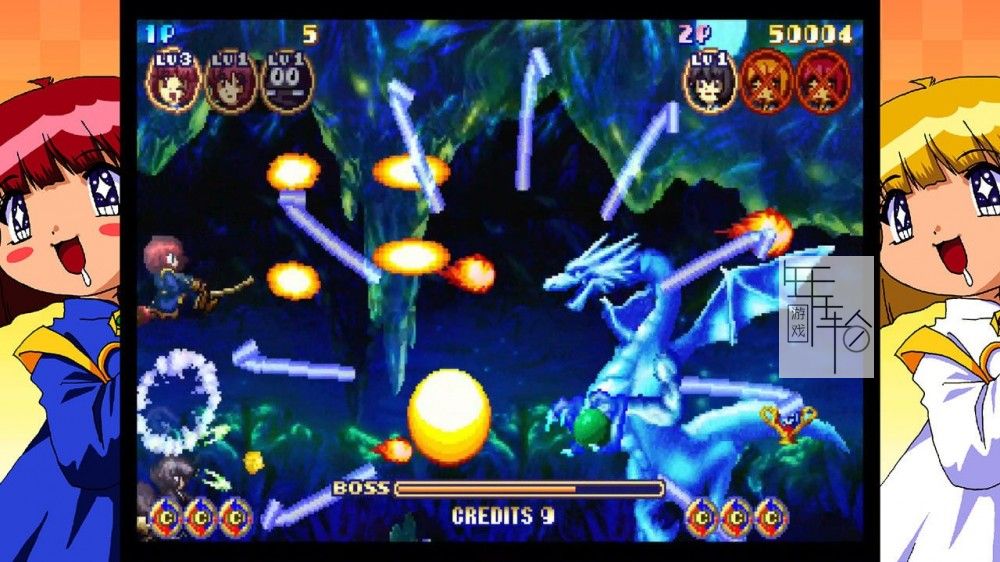Select player one's LV3 character portrait
The height and width of the screenshot is (562, 1000).
coord(174,81)
